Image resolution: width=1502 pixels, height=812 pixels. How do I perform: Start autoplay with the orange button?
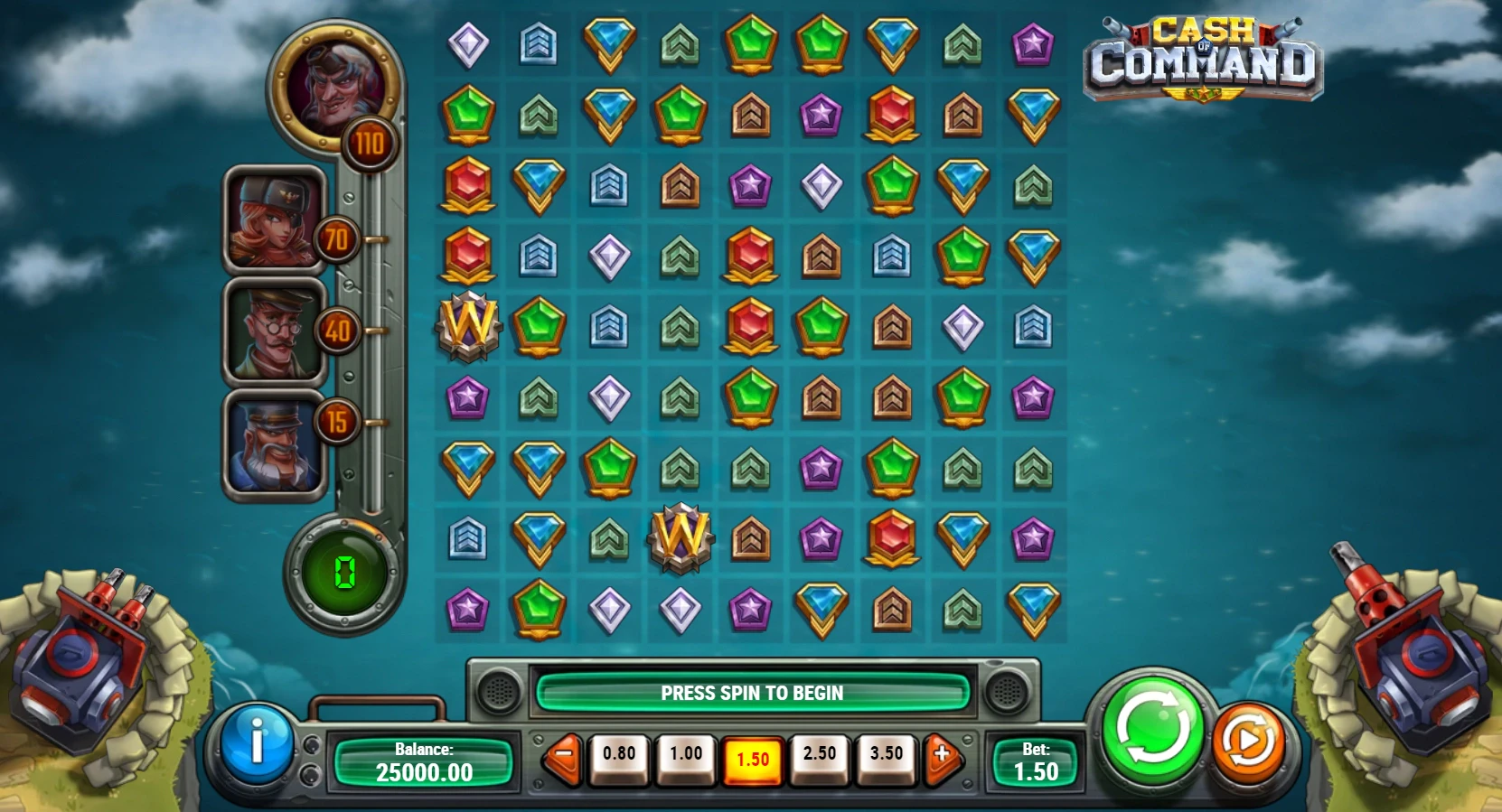click(x=1248, y=742)
